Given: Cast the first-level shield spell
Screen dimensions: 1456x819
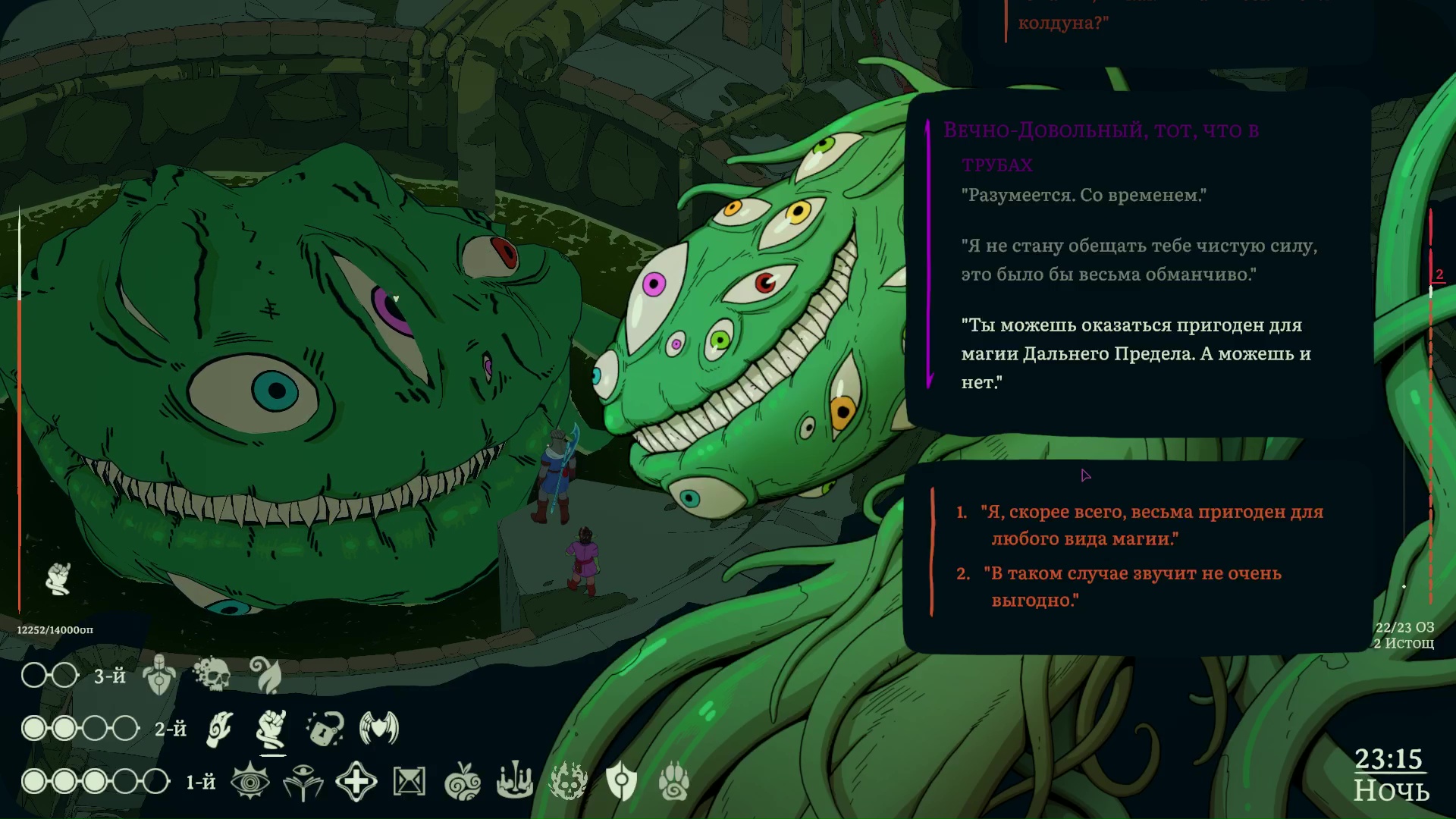Looking at the screenshot, I should point(621,782).
